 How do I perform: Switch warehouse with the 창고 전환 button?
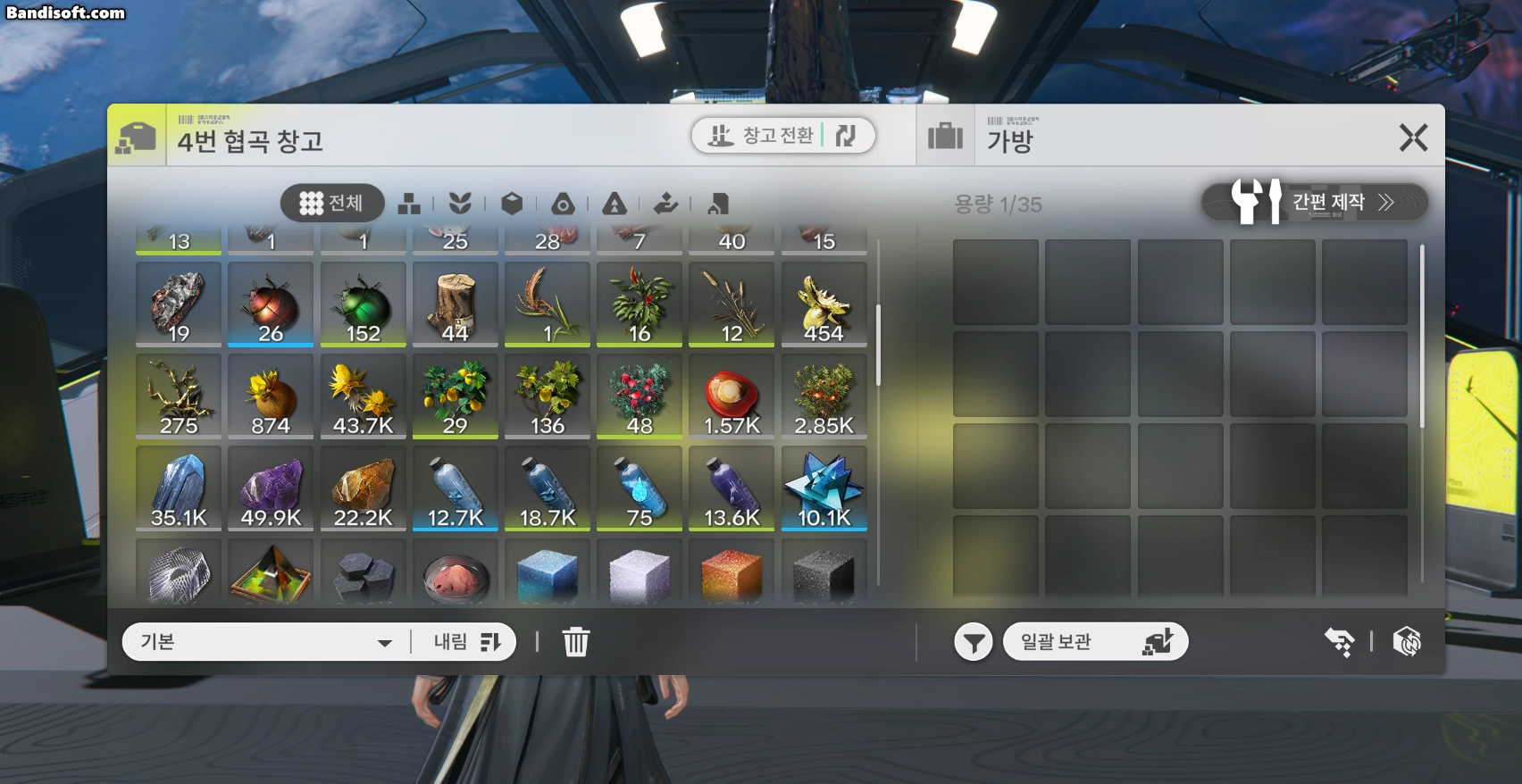pyautogui.click(x=782, y=136)
